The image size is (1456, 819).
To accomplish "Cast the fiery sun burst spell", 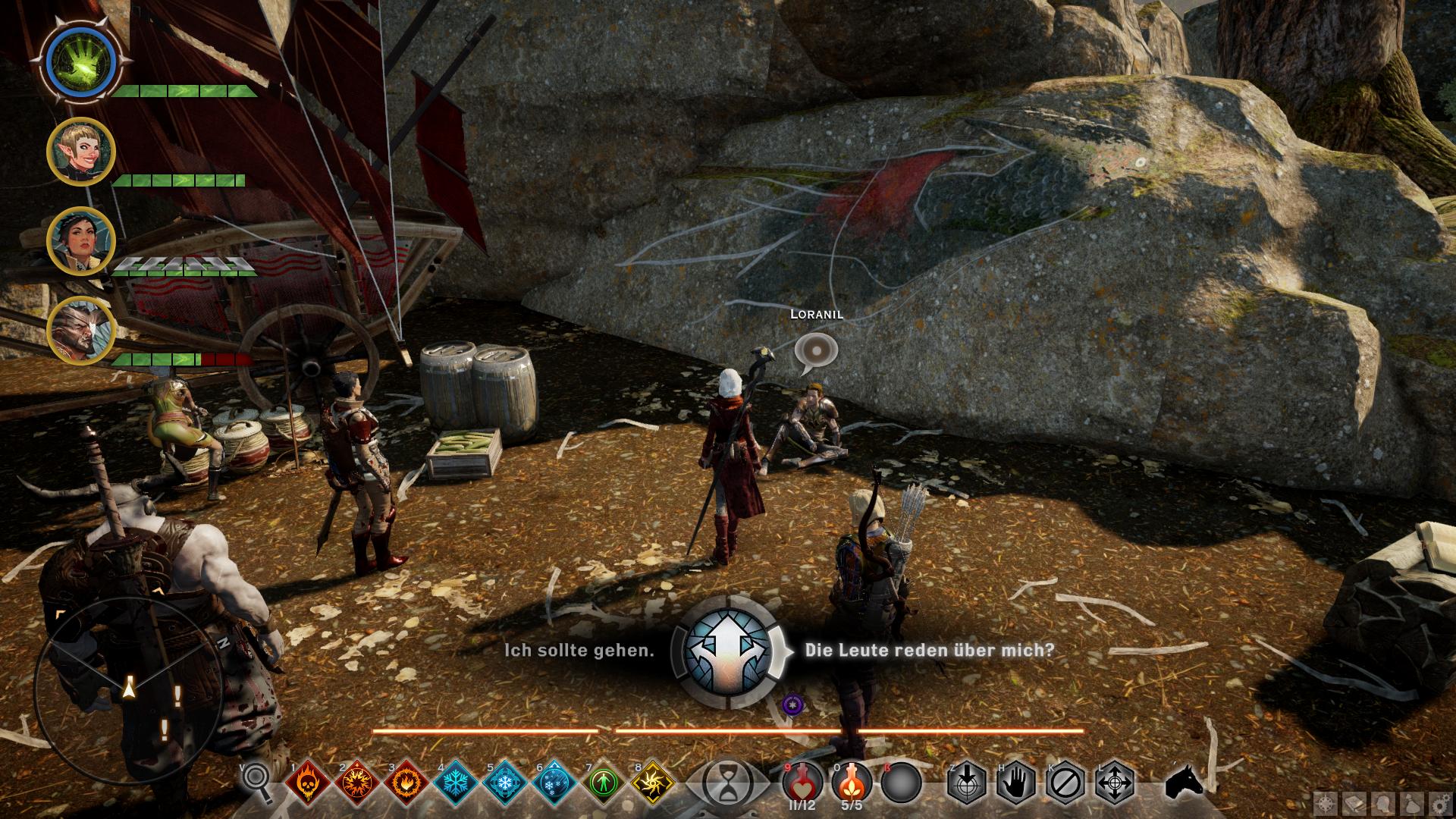I will [356, 782].
